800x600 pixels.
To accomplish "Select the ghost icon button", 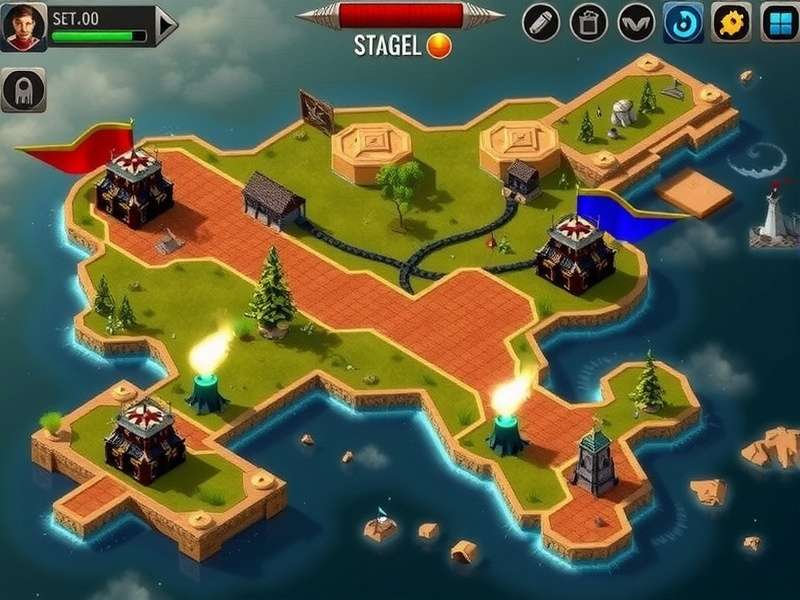I will (23, 90).
